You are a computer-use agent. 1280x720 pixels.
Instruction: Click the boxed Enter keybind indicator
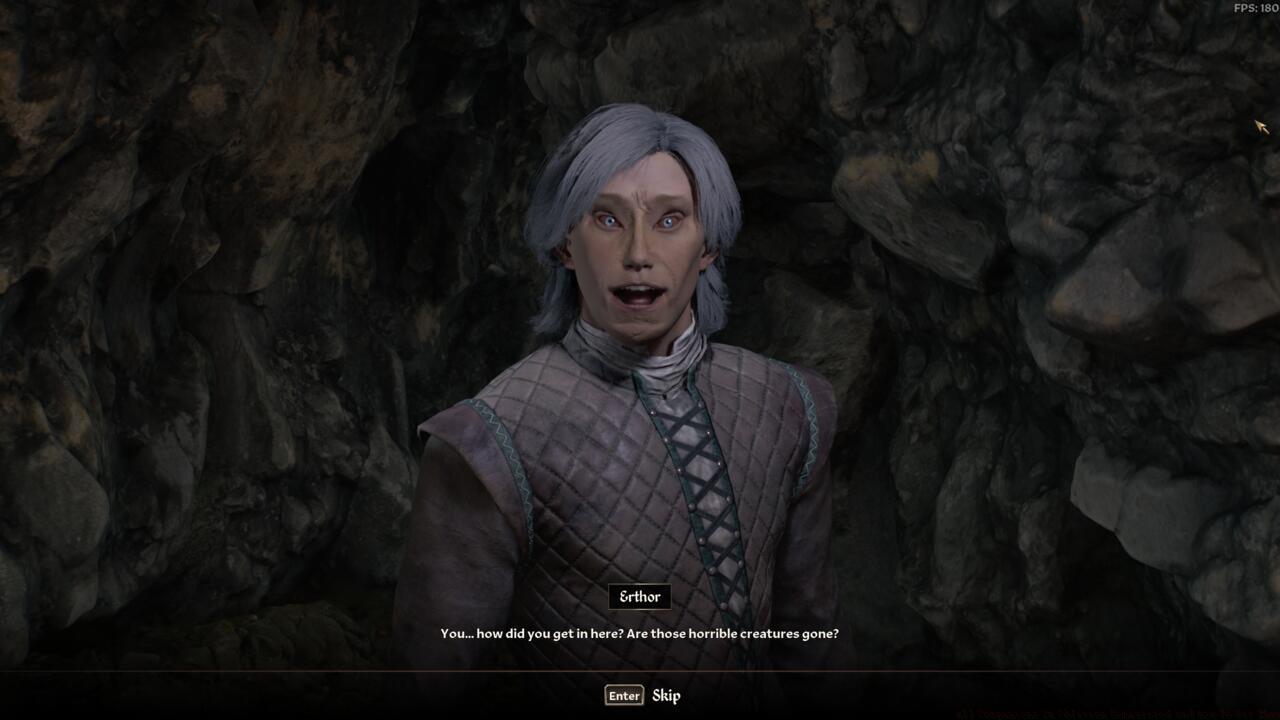(x=622, y=695)
